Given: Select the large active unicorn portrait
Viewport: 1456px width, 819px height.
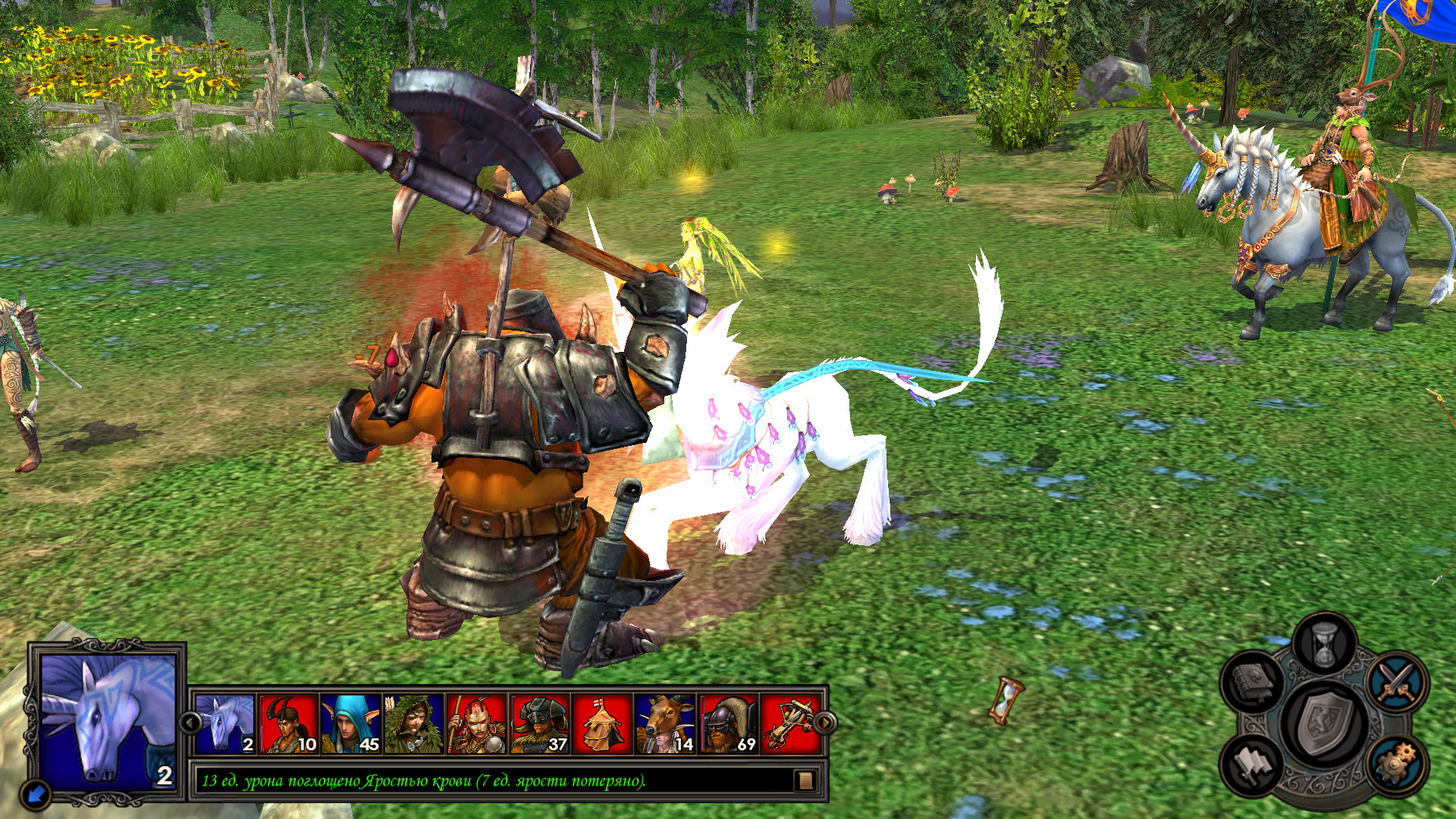Looking at the screenshot, I should pyautogui.click(x=107, y=720).
